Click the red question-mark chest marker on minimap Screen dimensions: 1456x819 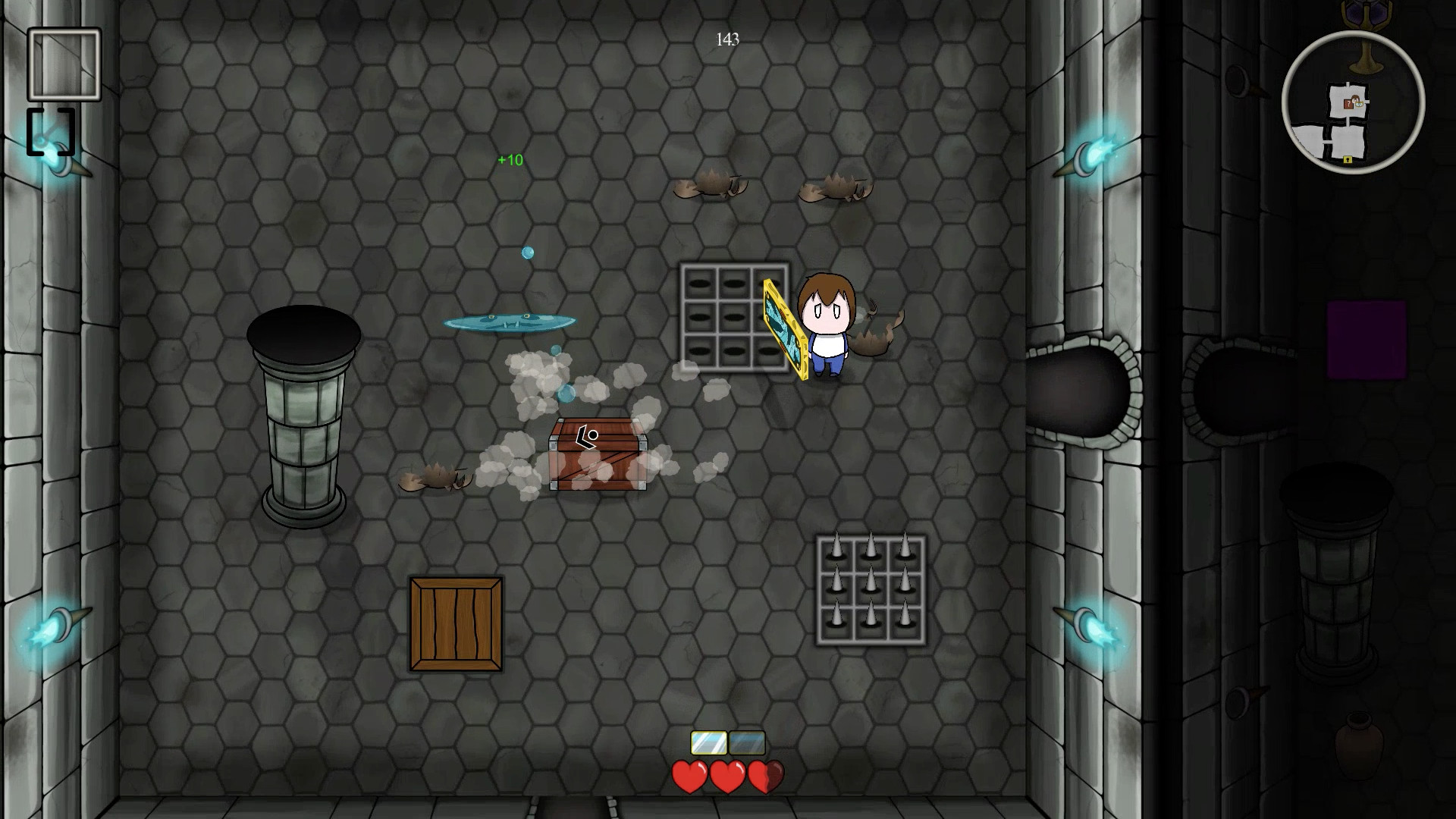[1348, 103]
